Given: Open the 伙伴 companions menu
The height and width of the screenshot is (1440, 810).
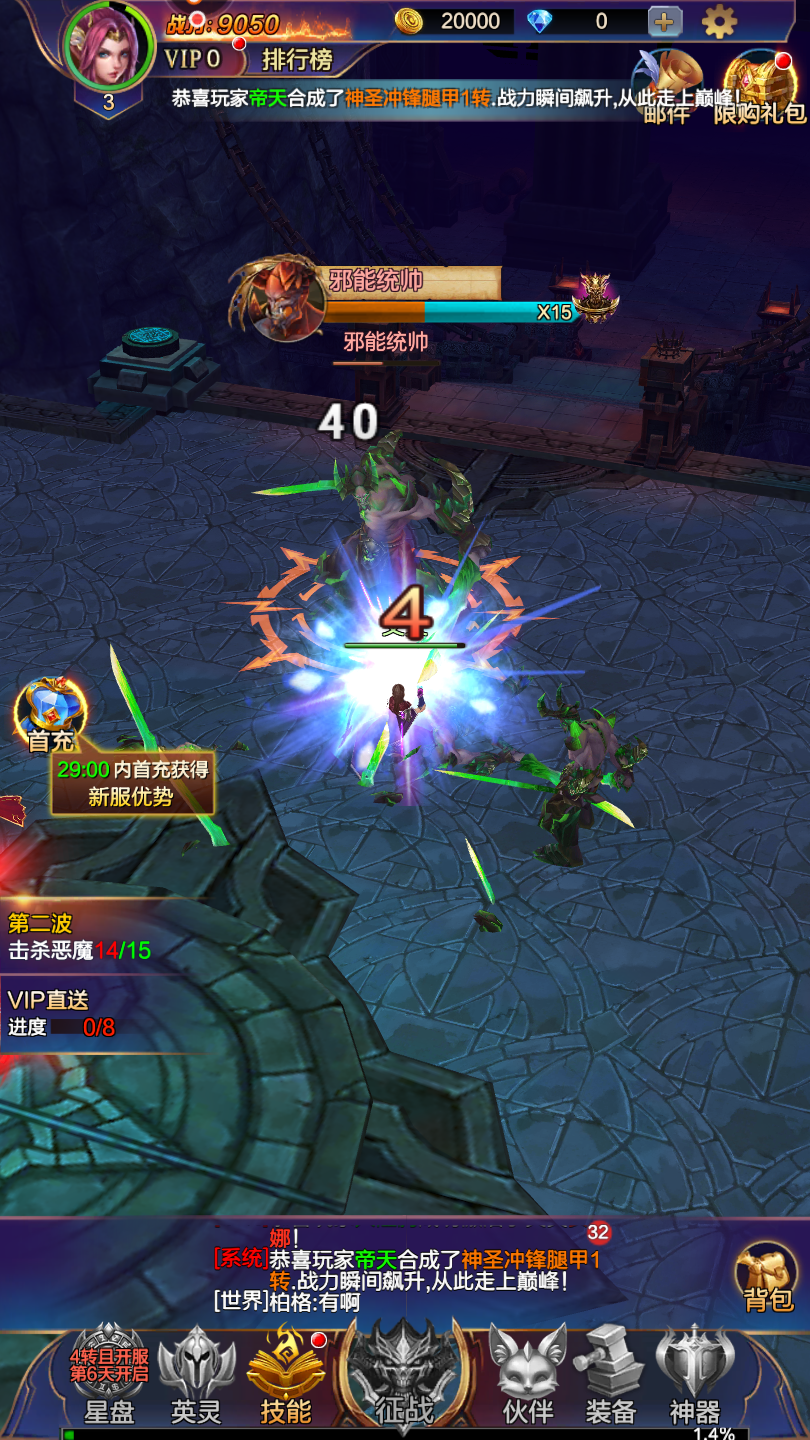Looking at the screenshot, I should coord(527,1372).
